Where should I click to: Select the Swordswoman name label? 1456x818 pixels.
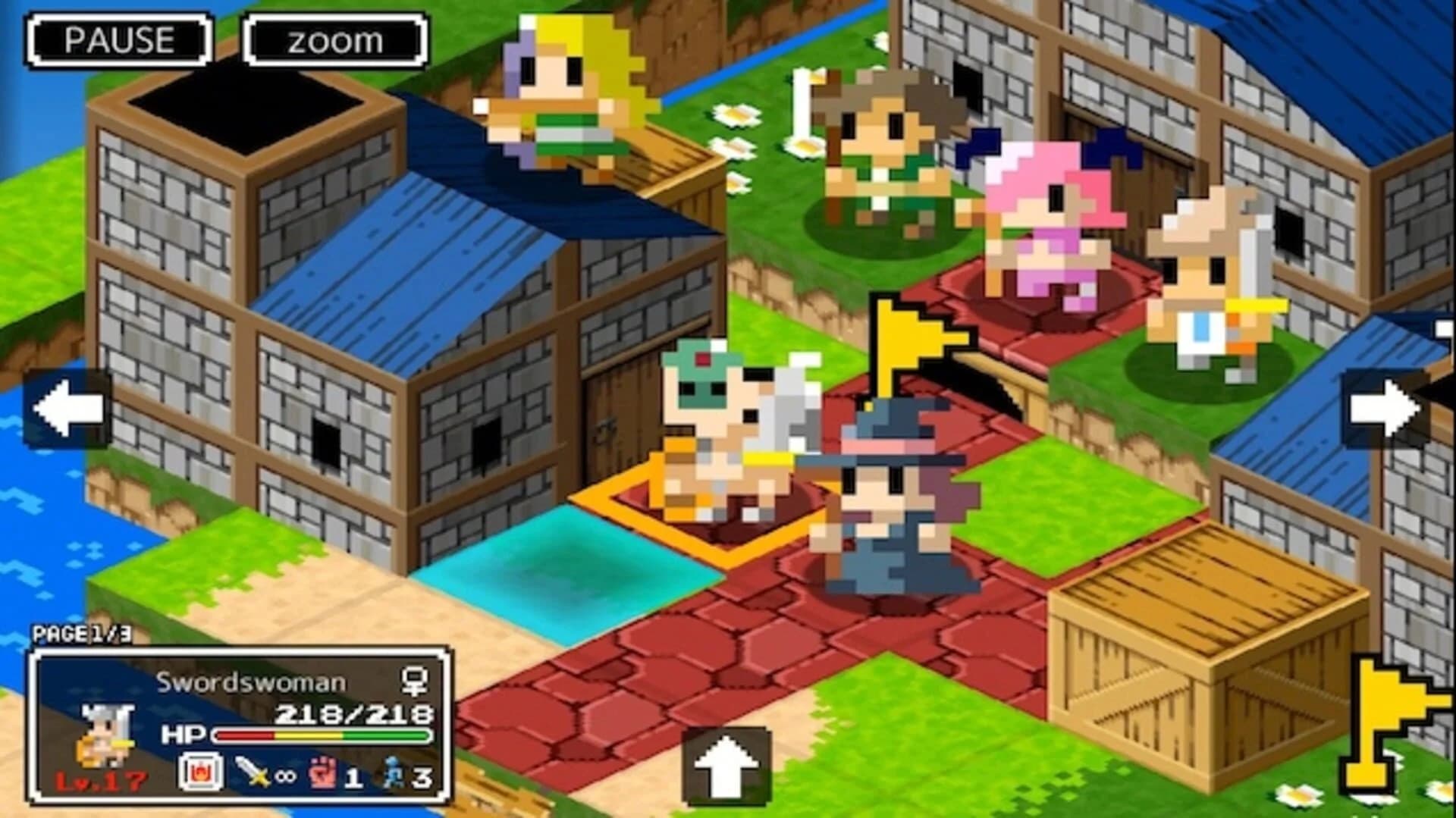coord(250,681)
